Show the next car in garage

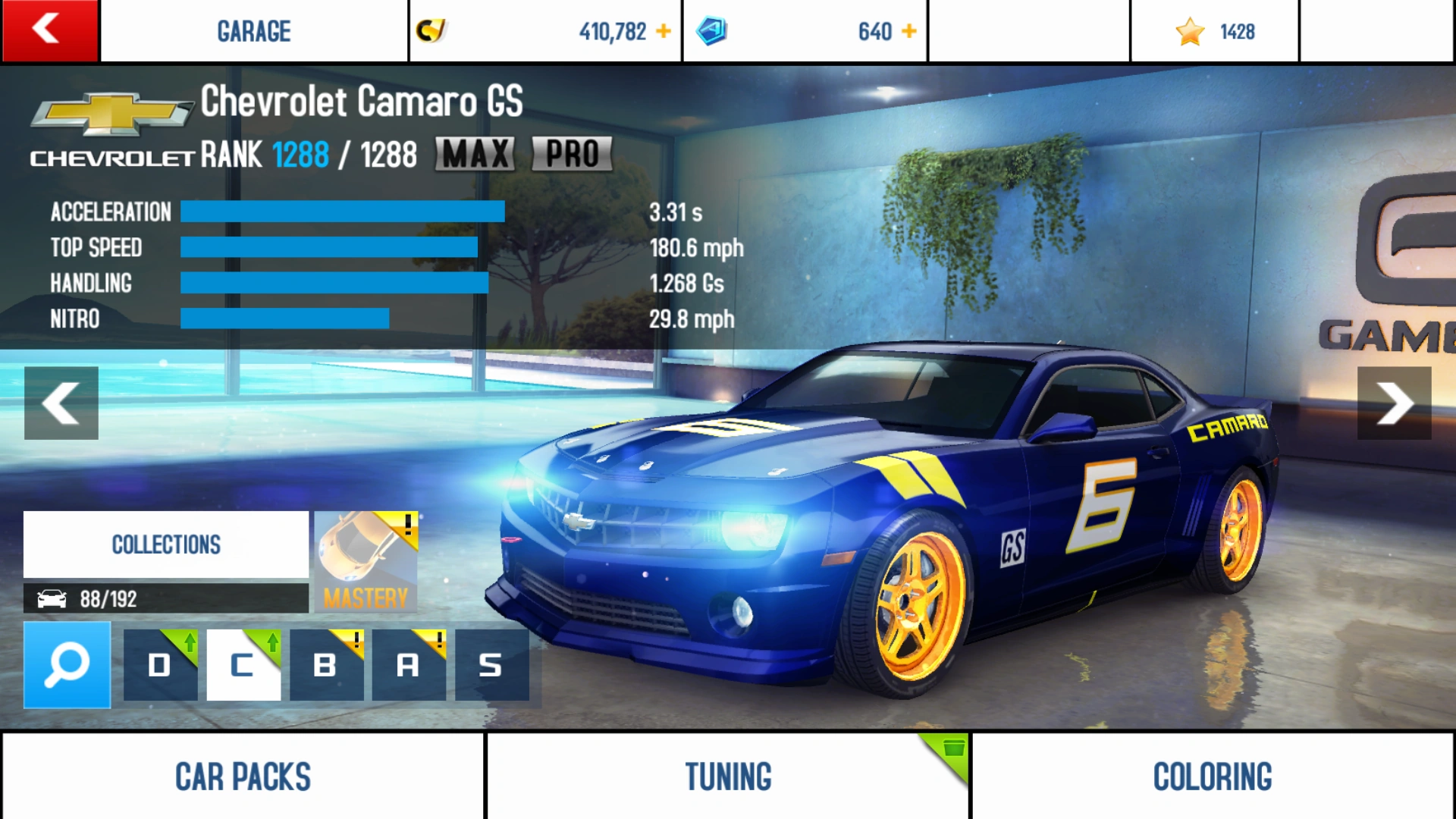(1394, 403)
